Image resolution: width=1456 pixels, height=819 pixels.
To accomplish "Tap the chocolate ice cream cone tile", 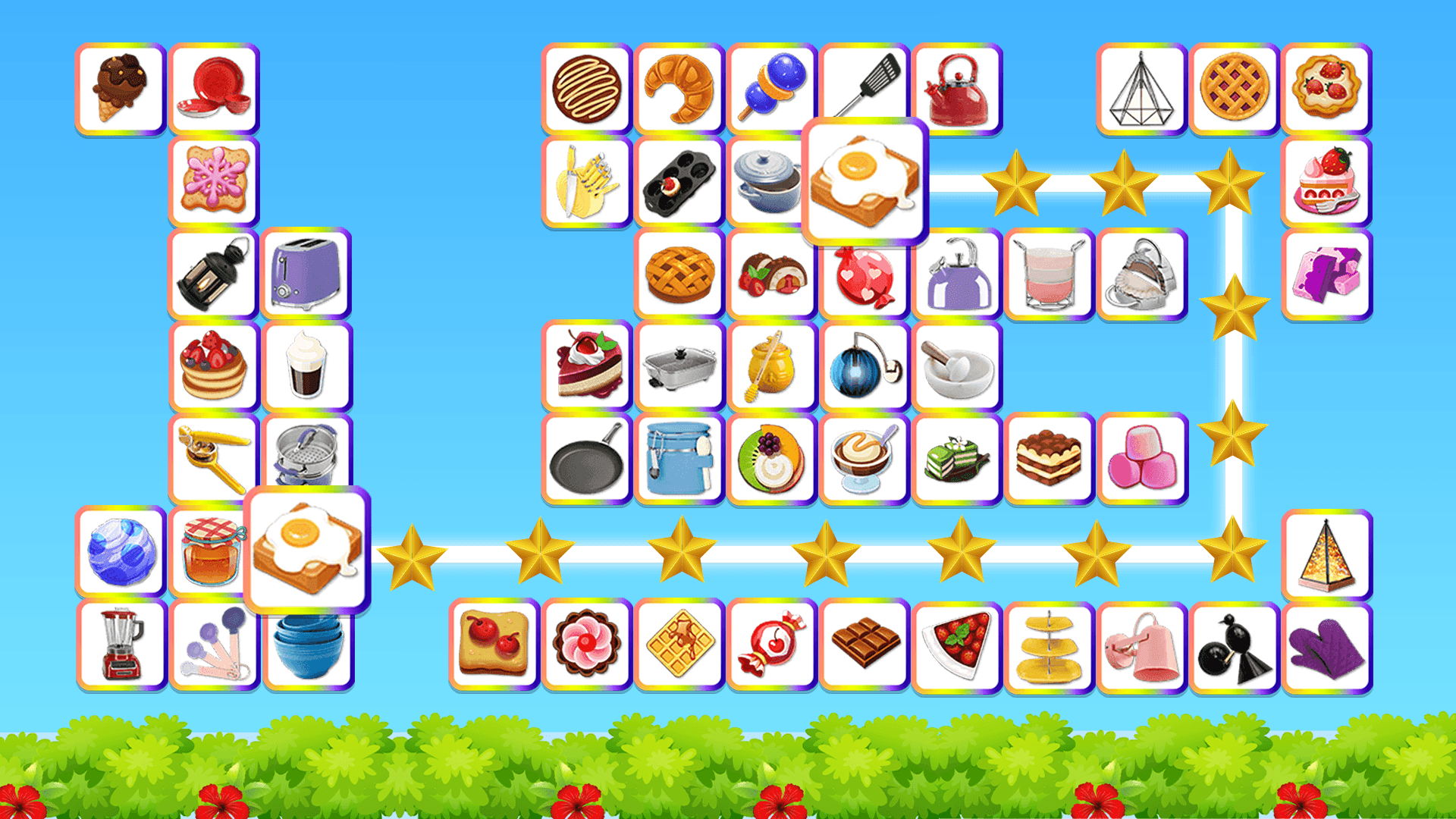I will (121, 87).
